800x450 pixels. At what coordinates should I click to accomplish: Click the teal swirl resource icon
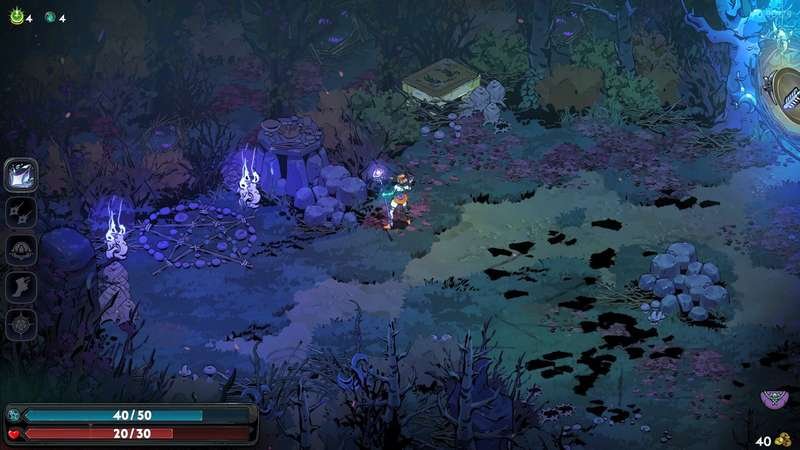48,17
